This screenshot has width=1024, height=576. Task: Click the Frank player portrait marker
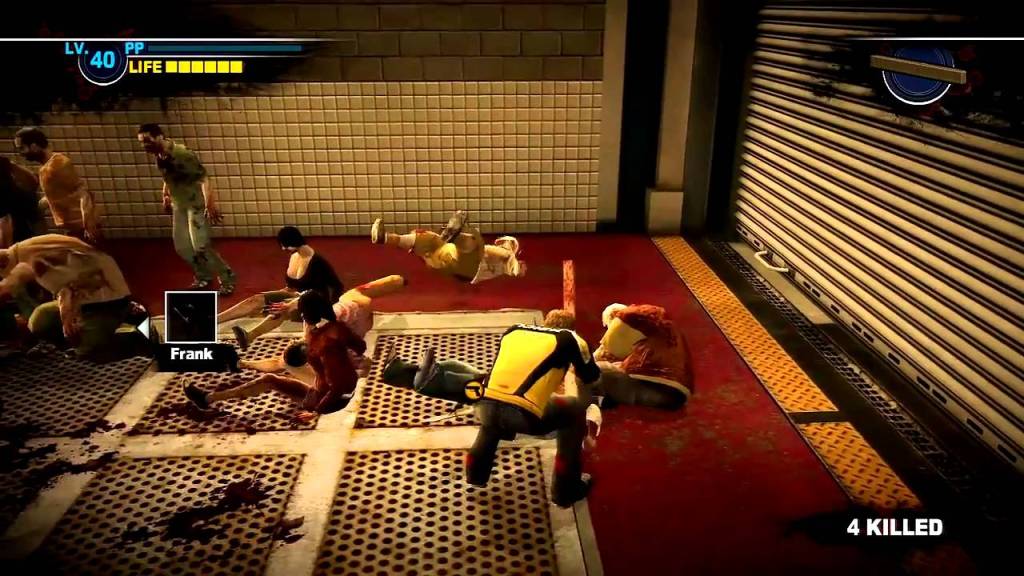tap(190, 318)
